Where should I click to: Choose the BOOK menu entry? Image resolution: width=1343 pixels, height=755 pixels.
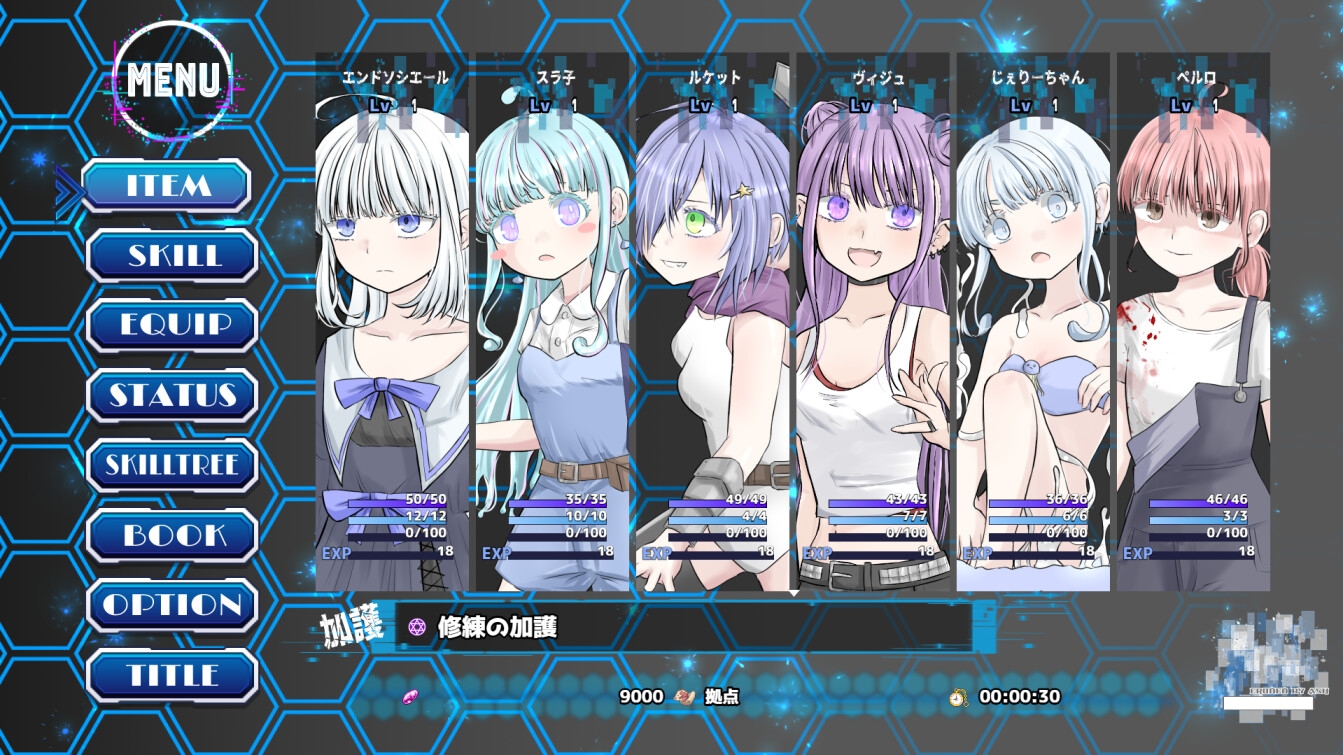(173, 535)
